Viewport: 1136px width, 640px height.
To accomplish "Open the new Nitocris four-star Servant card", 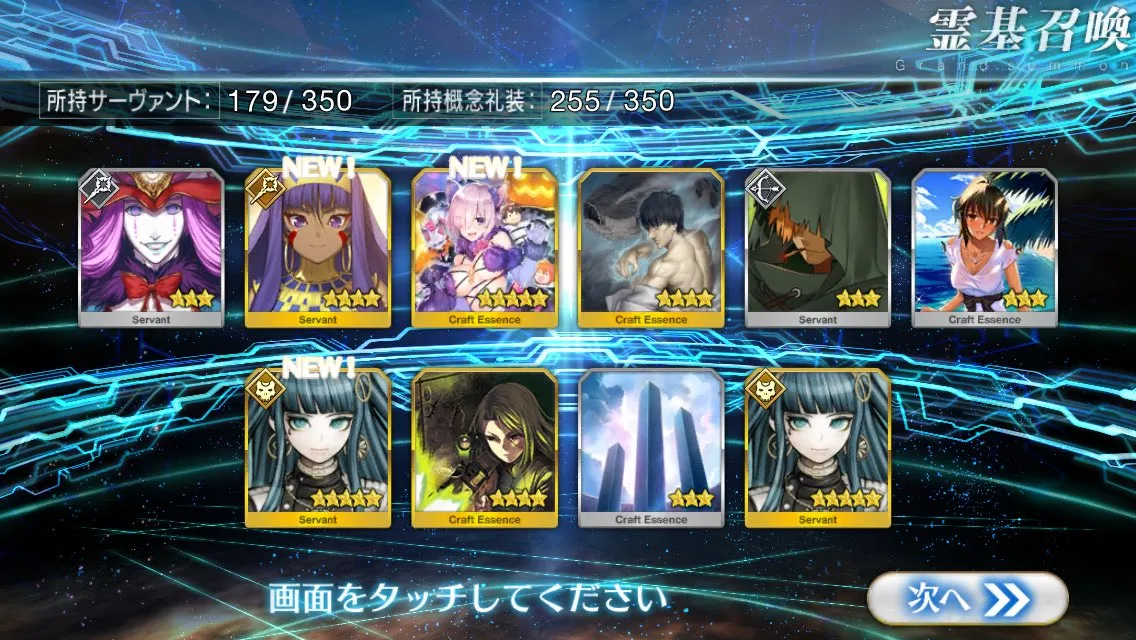I will click(318, 248).
